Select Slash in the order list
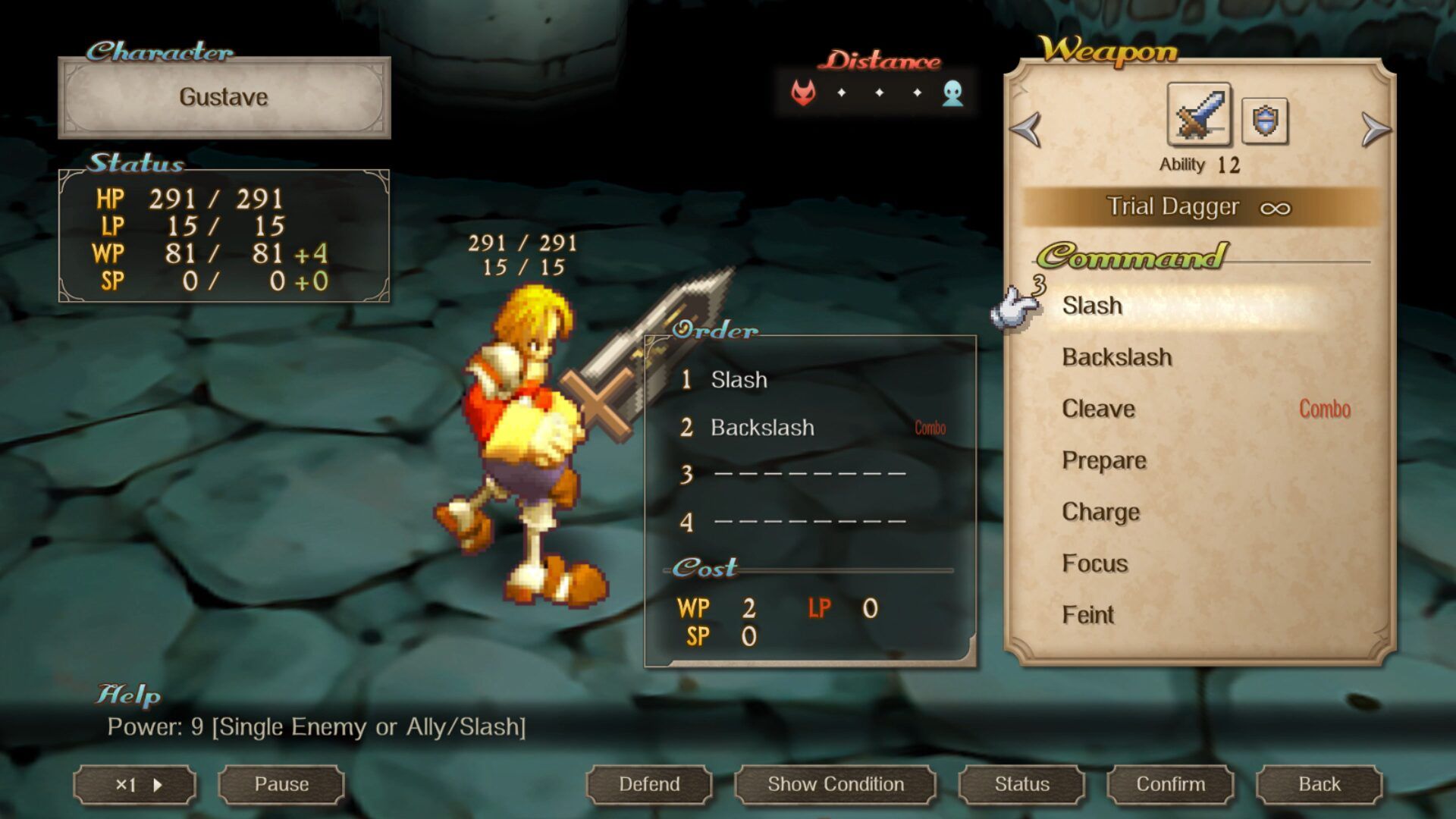This screenshot has width=1456, height=819. pos(739,380)
